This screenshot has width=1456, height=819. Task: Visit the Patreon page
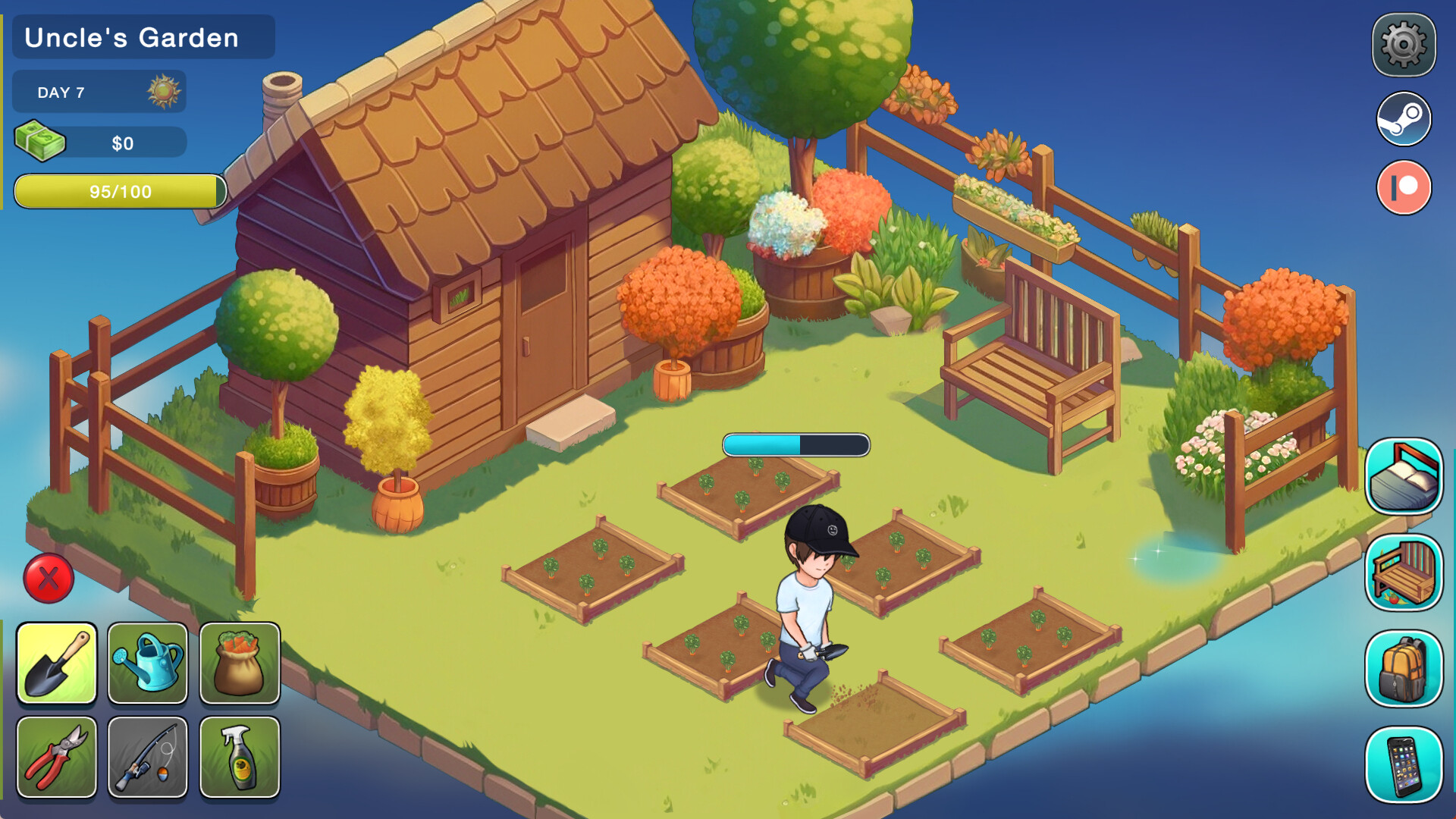[x=1404, y=187]
